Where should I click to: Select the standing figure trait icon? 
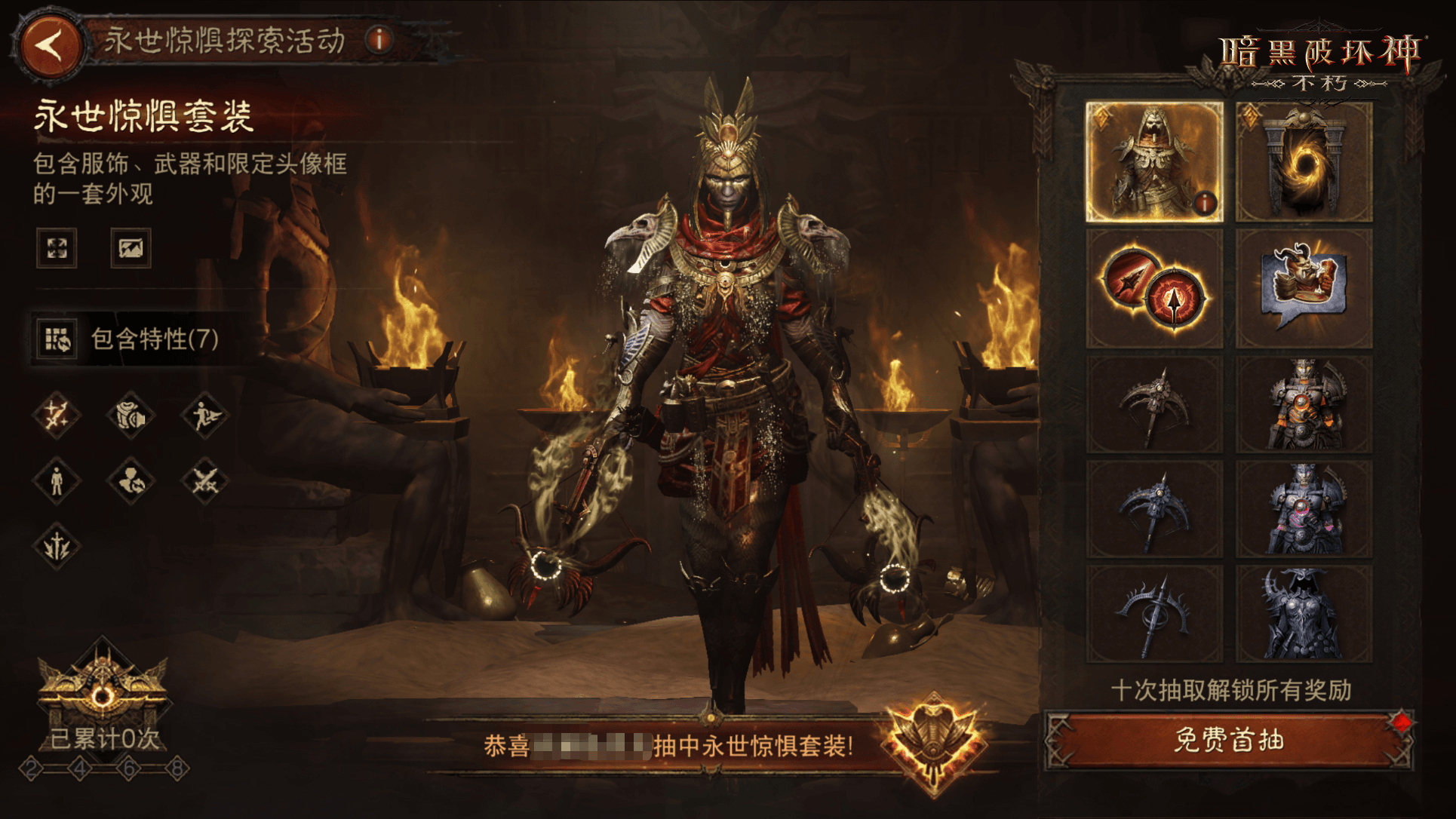(x=57, y=480)
